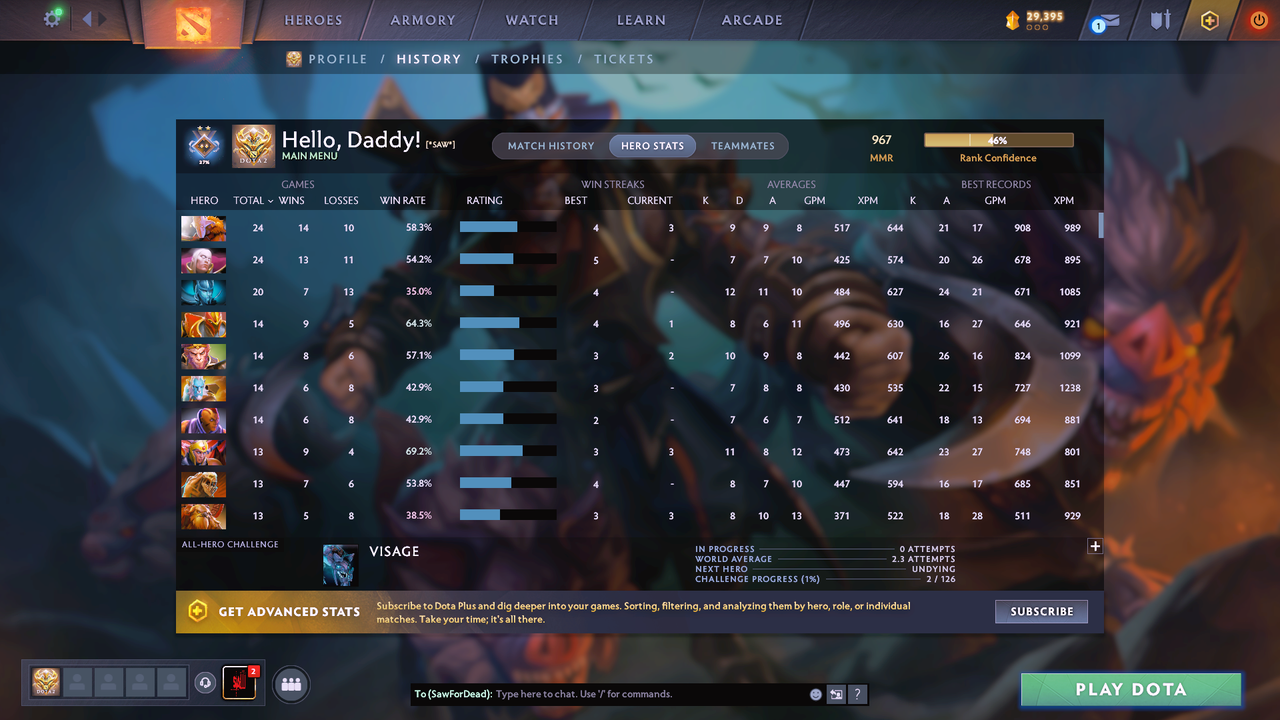Viewport: 1280px width, 720px height.
Task: Click the shield and sword loadout icon
Action: (x=1158, y=19)
